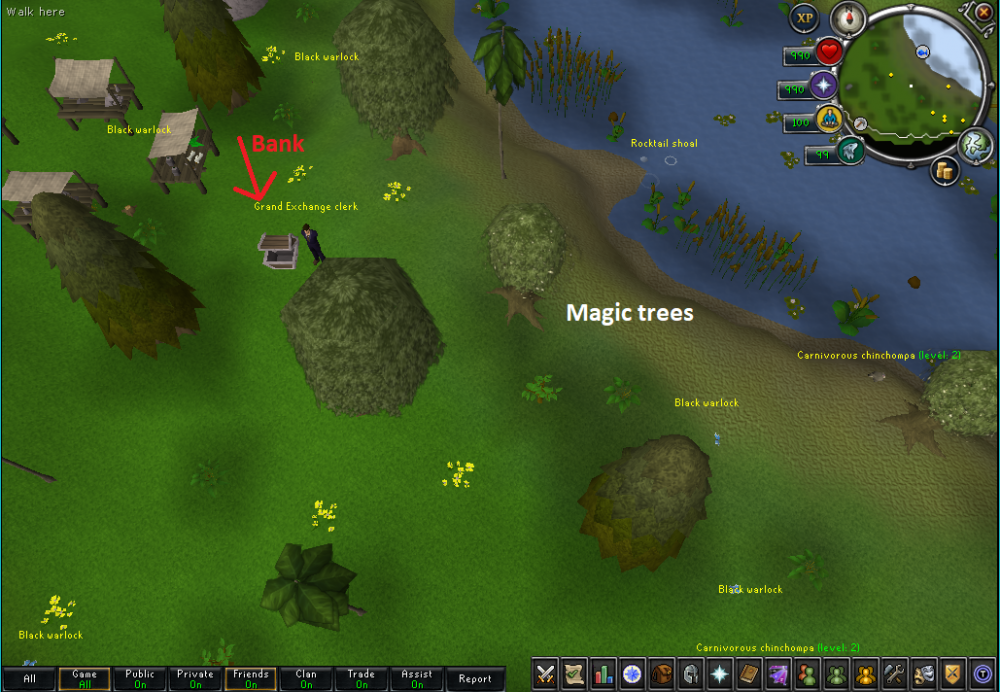Close the interface with the red X
1000x692 pixels.
click(x=986, y=10)
